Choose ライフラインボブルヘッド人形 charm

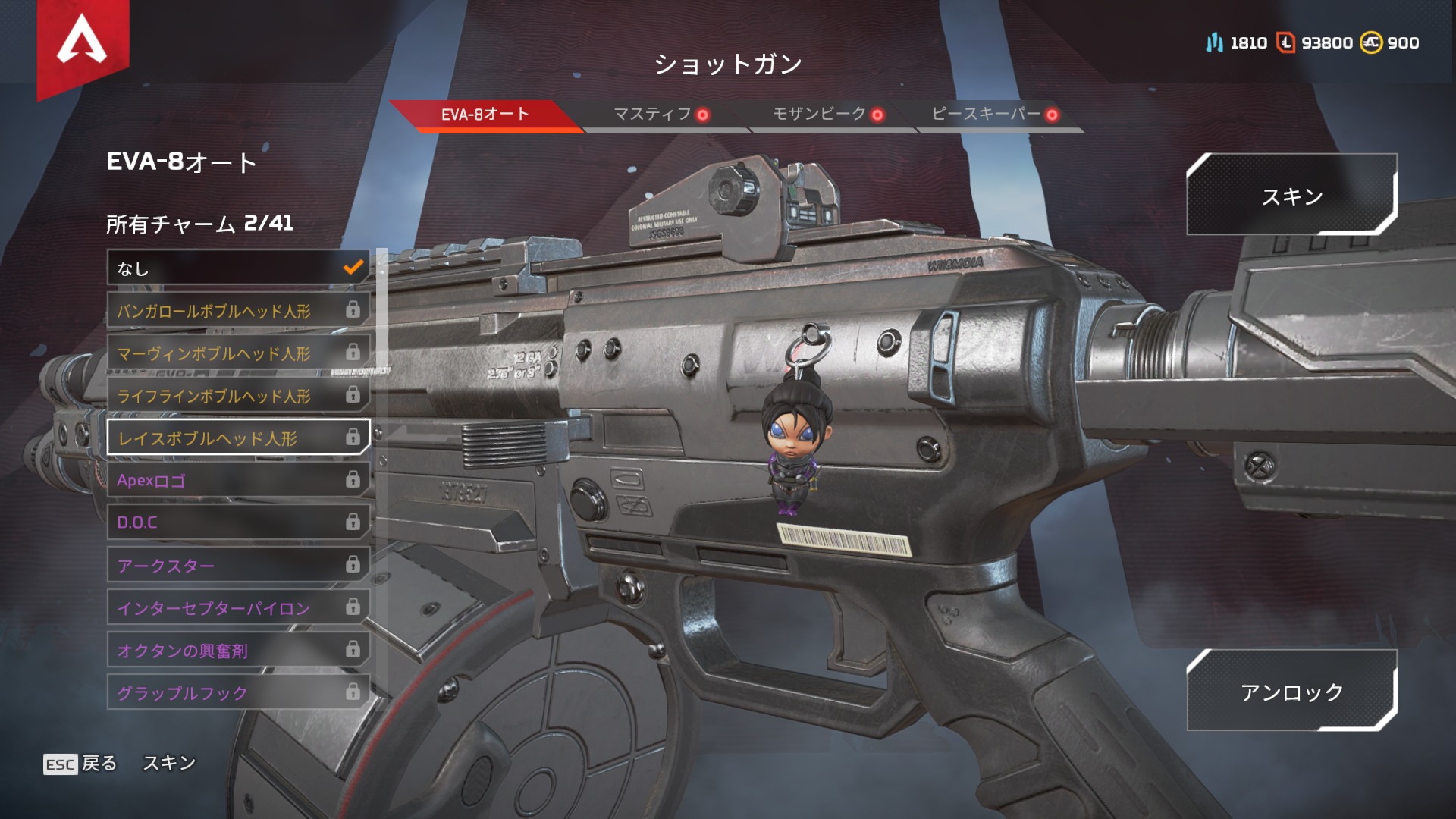click(238, 395)
